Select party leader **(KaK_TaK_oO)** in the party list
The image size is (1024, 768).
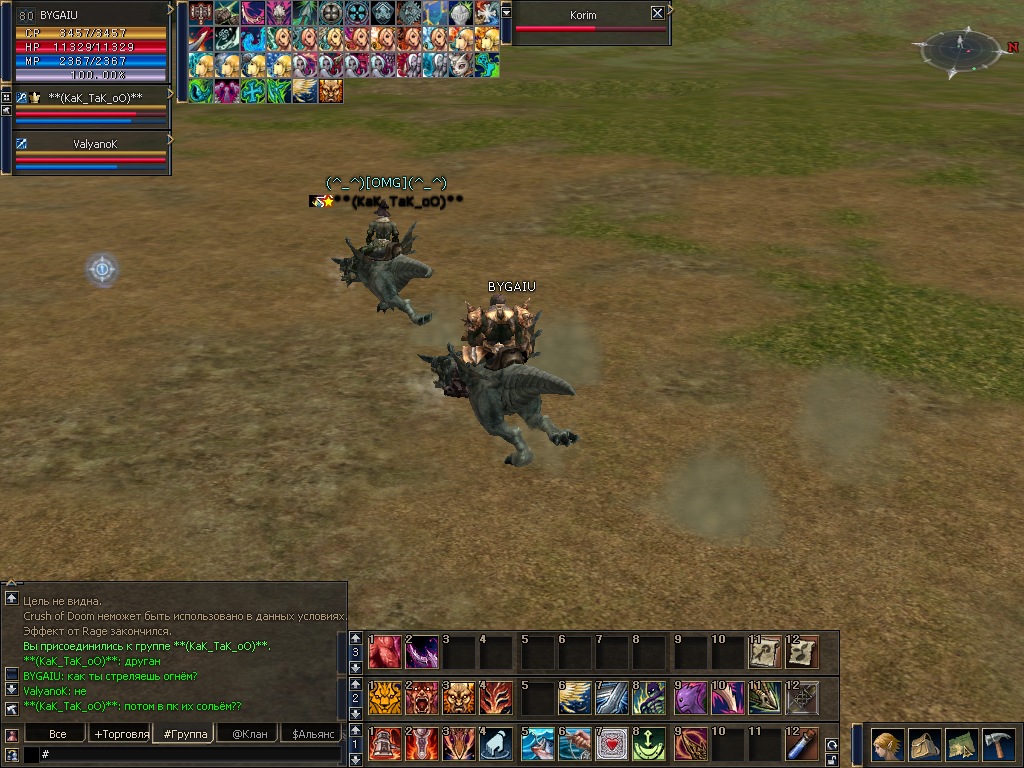pyautogui.click(x=95, y=97)
